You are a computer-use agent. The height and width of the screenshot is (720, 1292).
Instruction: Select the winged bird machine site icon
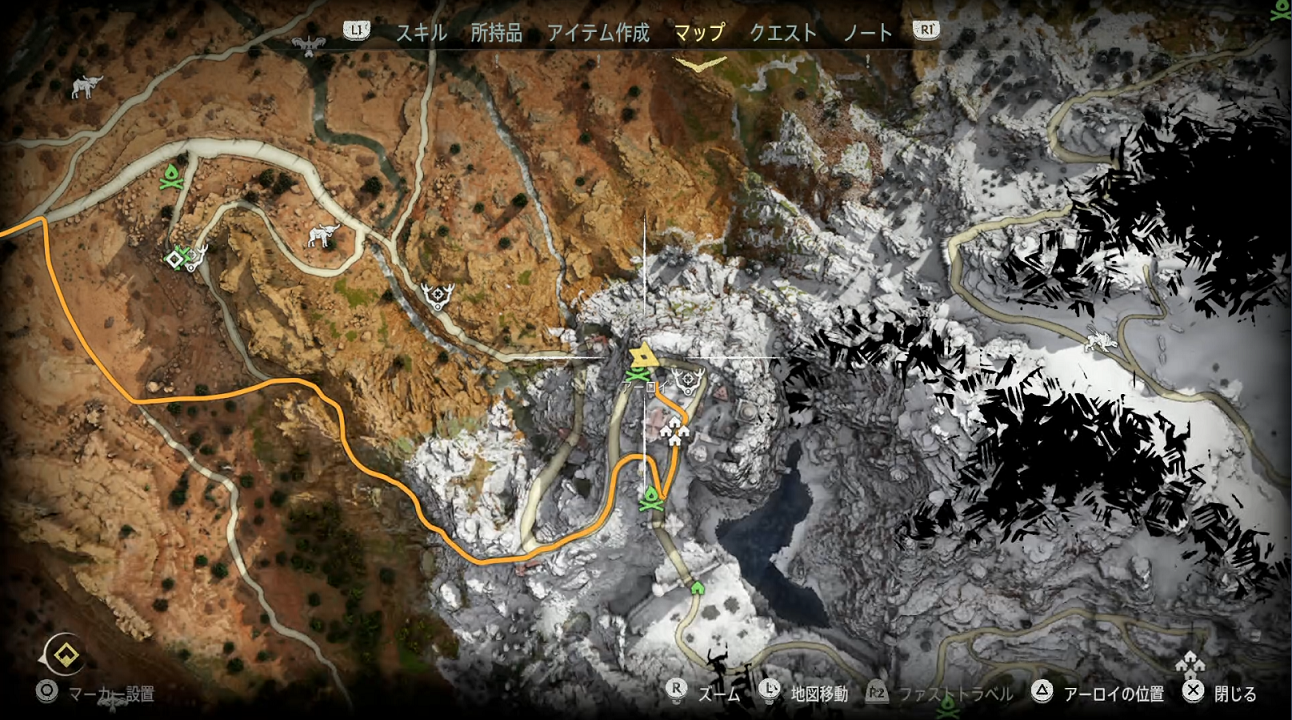pos(310,45)
